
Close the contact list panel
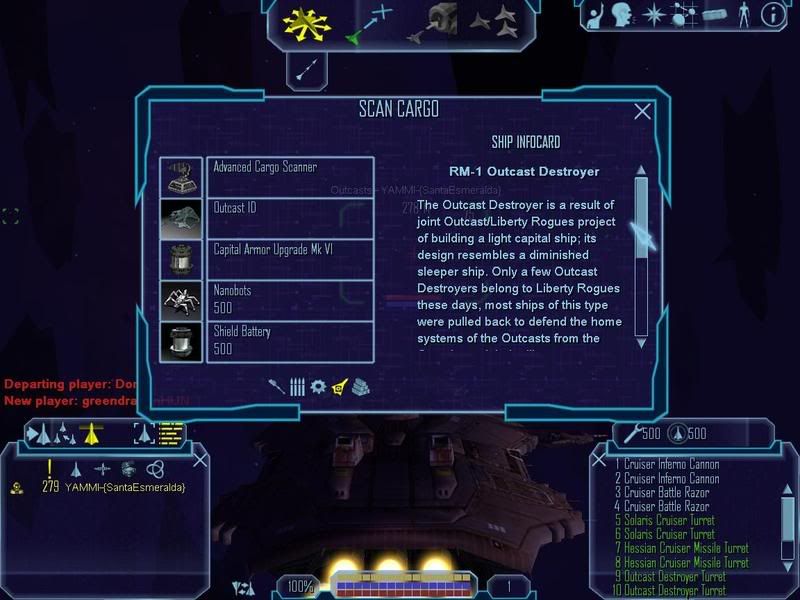(200, 459)
